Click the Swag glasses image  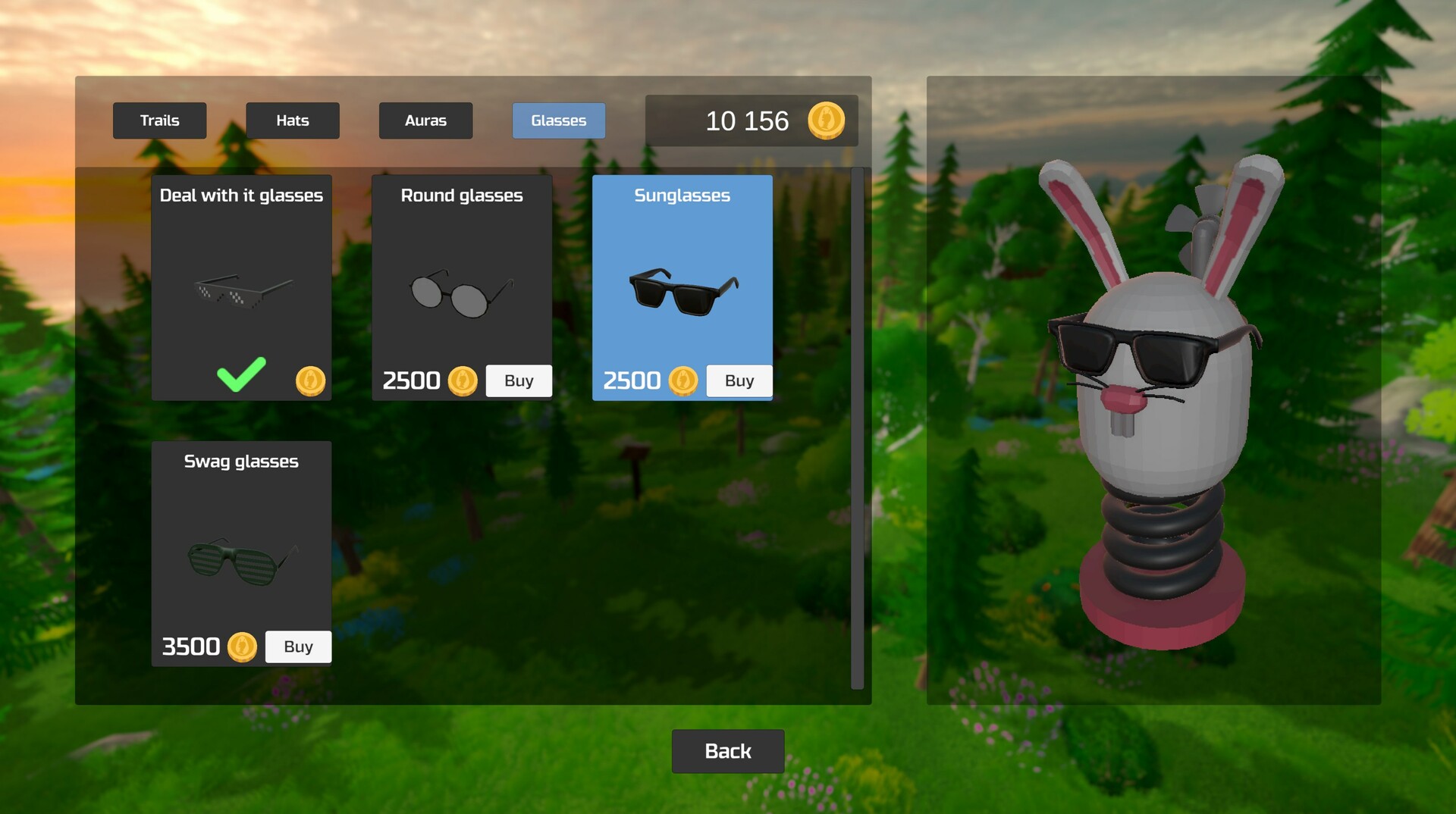tap(241, 561)
